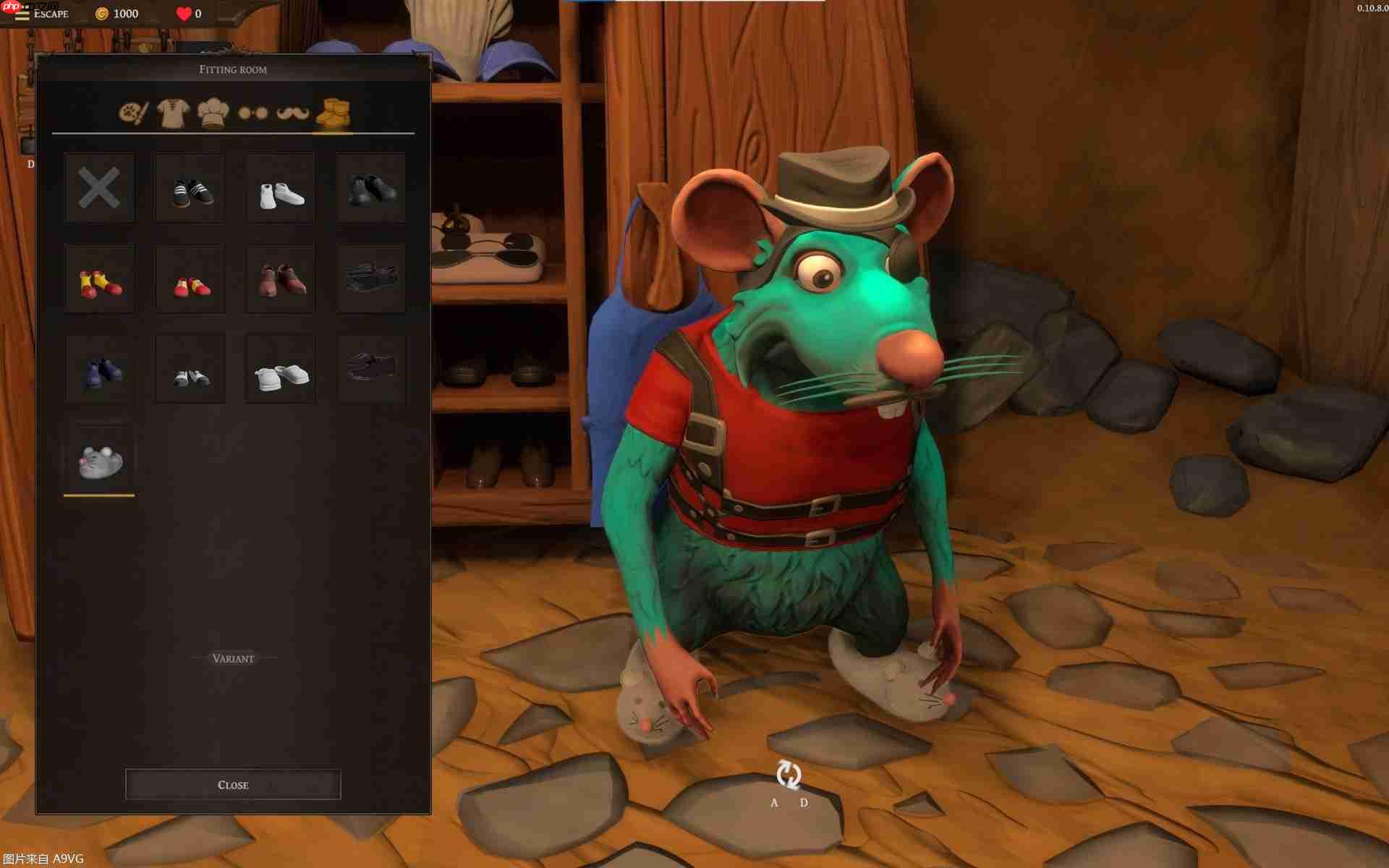Image resolution: width=1389 pixels, height=868 pixels.
Task: Choose the brown leather shoes
Action: pos(281,279)
